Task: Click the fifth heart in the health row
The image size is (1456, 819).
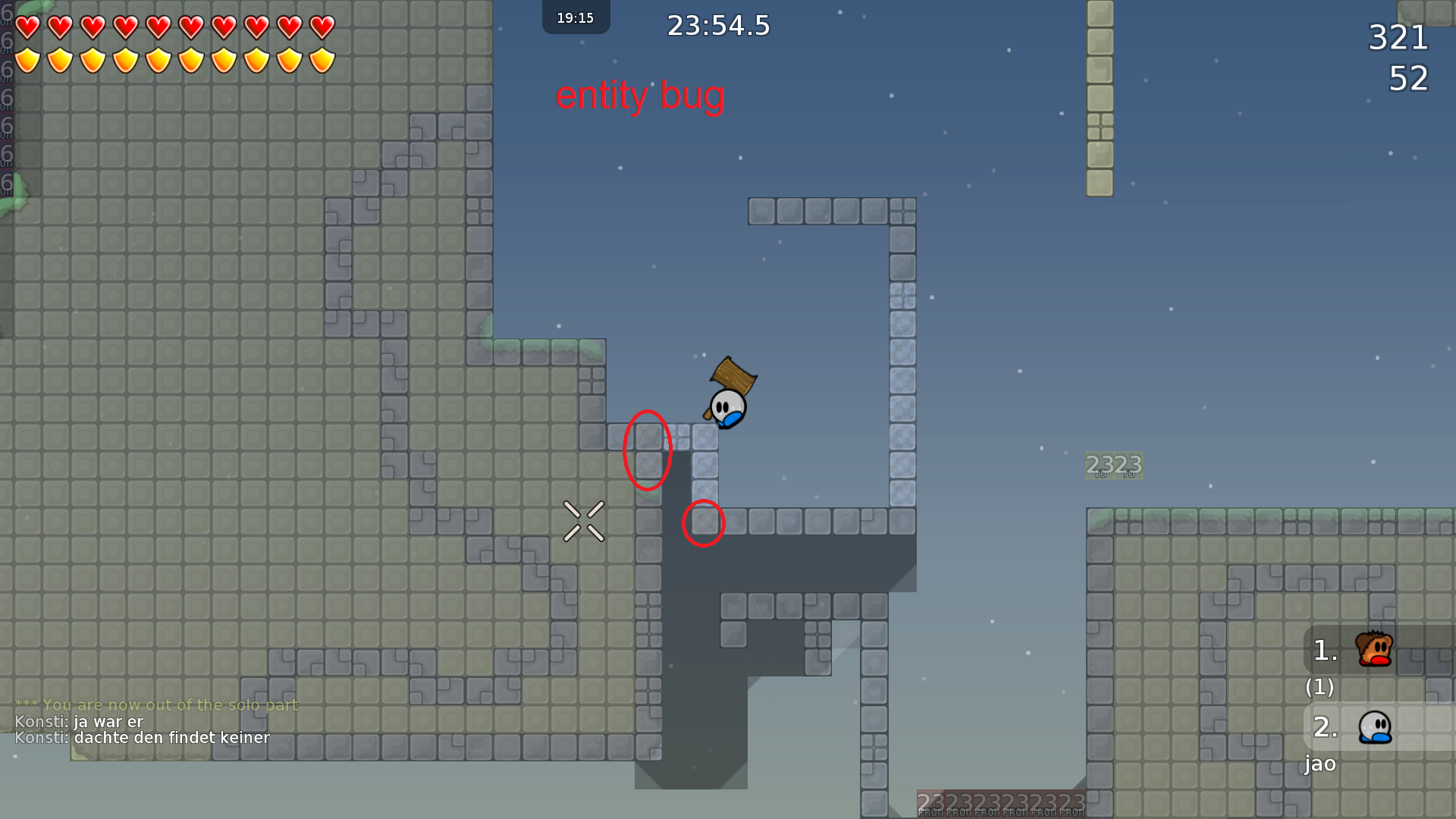Action: [x=158, y=25]
